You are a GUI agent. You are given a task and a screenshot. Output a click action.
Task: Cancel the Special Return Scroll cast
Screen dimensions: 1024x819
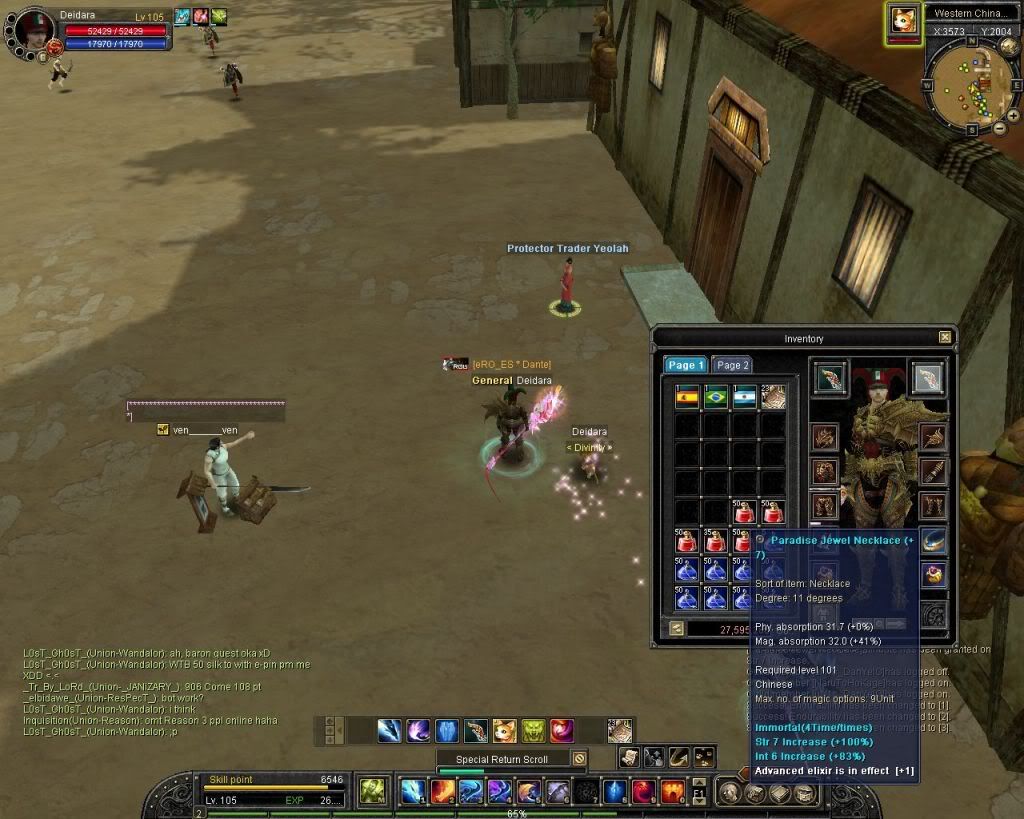tap(579, 759)
